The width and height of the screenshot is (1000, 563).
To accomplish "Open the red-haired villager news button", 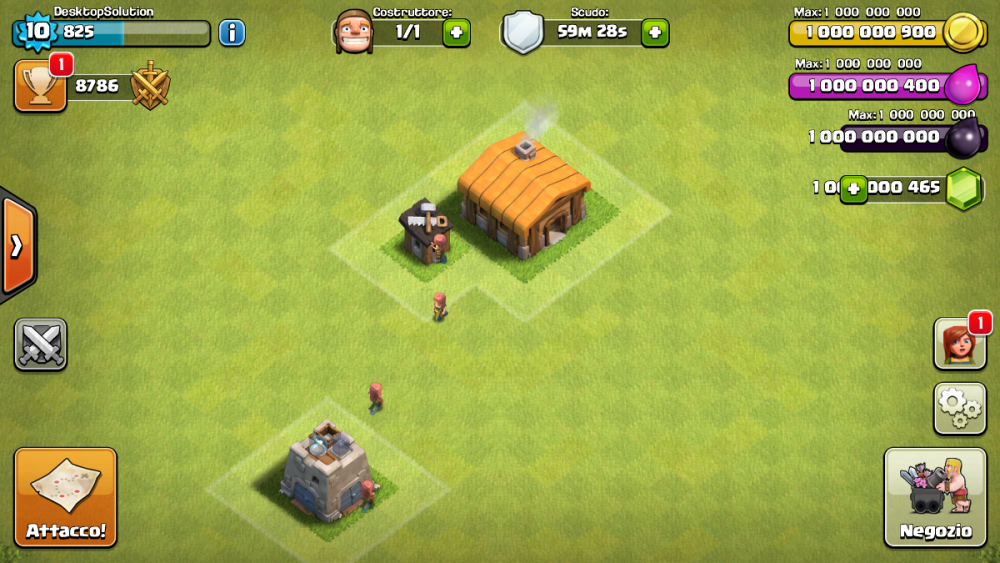I will coord(959,344).
